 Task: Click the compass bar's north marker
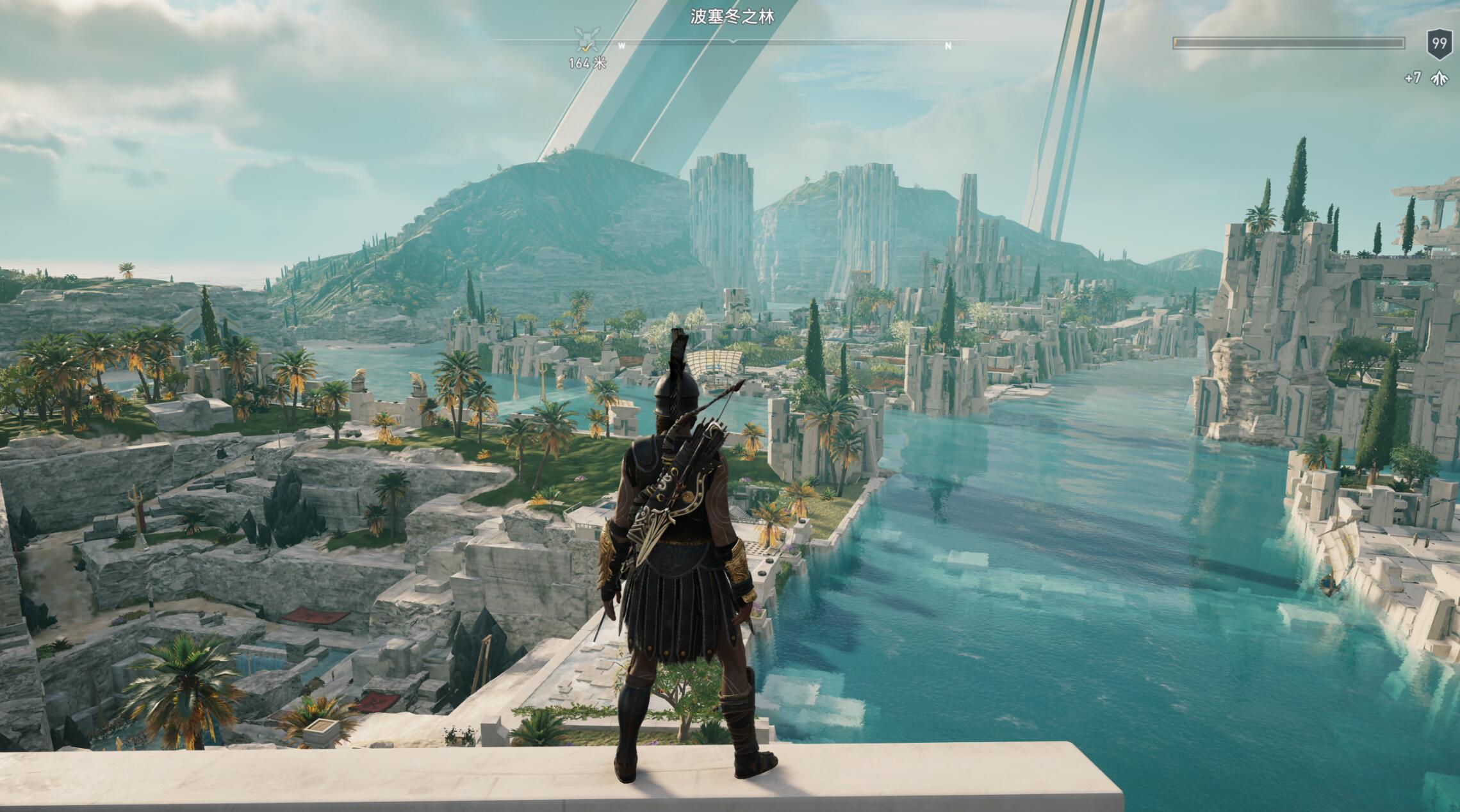pyautogui.click(x=948, y=46)
